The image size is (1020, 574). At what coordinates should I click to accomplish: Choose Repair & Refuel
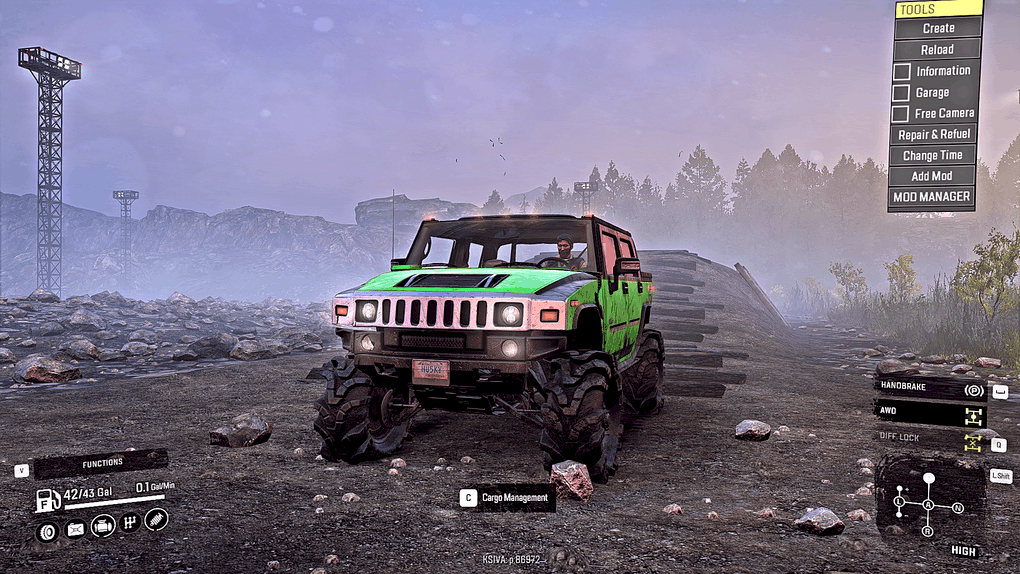coord(934,134)
